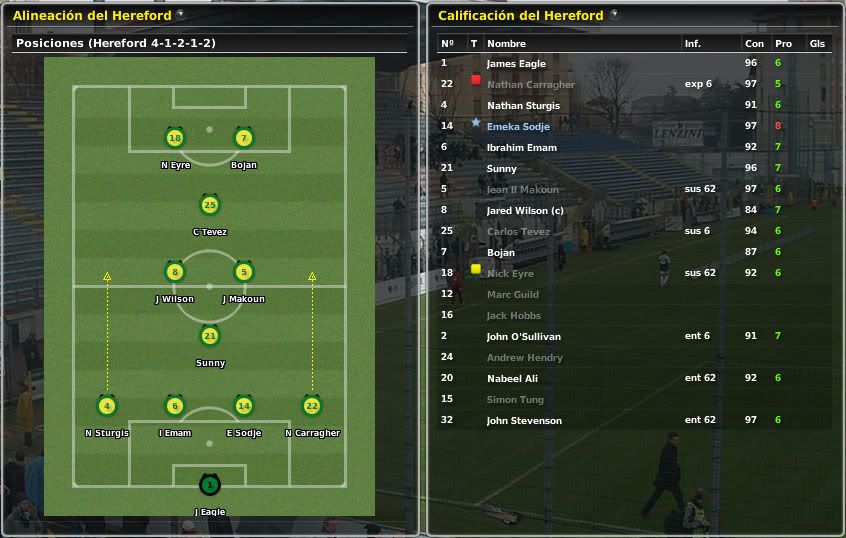This screenshot has width=846, height=538.
Task: Open Emeka Sodje's row in ratings list
Action: point(518,126)
